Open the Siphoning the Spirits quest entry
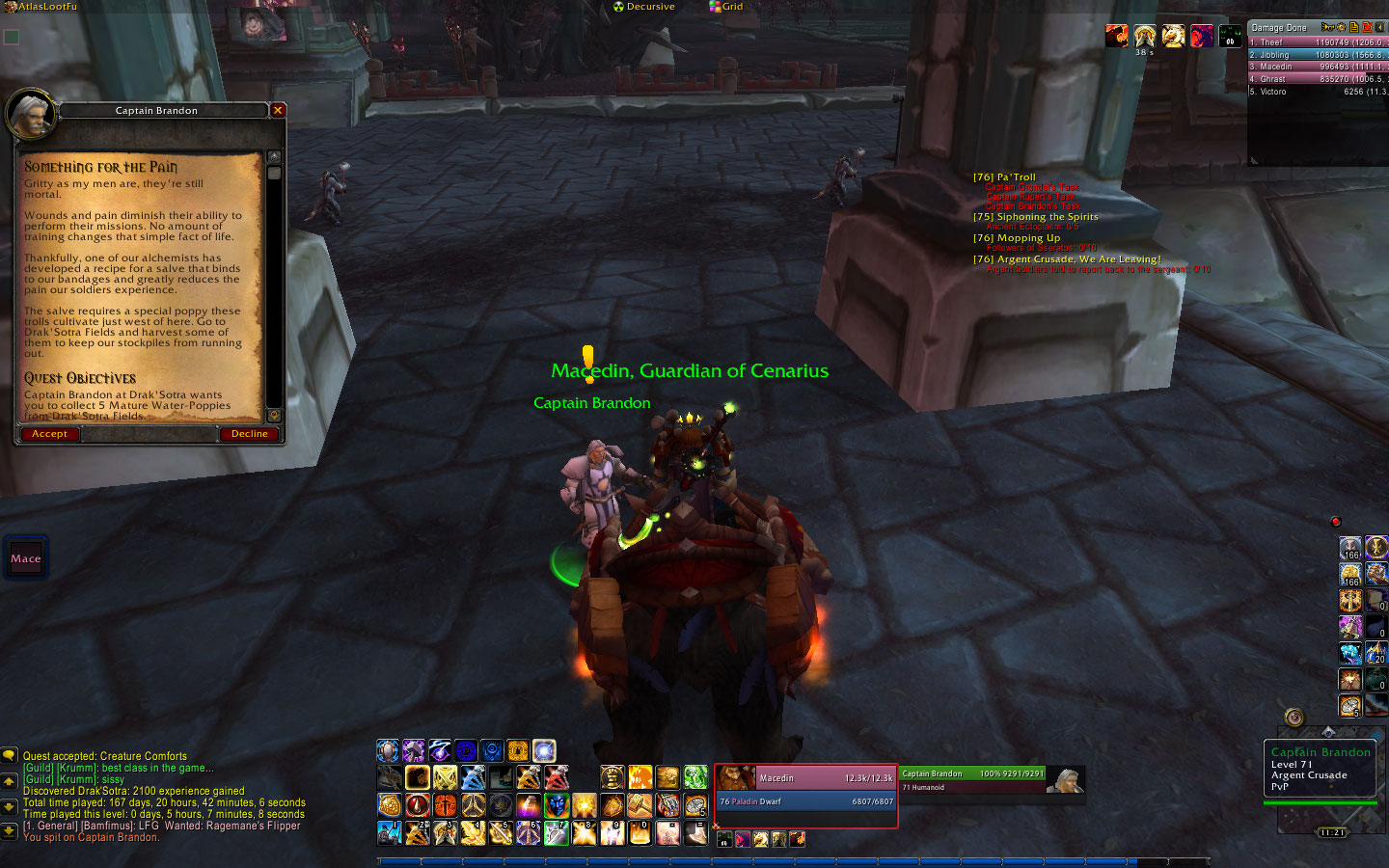The image size is (1389, 868). tap(1036, 217)
